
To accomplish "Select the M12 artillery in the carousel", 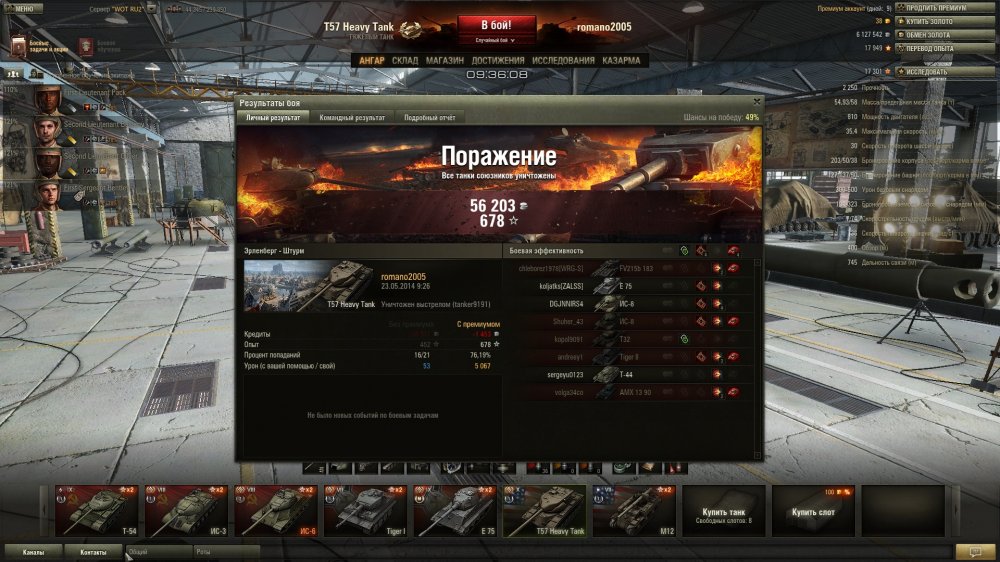I will (633, 510).
